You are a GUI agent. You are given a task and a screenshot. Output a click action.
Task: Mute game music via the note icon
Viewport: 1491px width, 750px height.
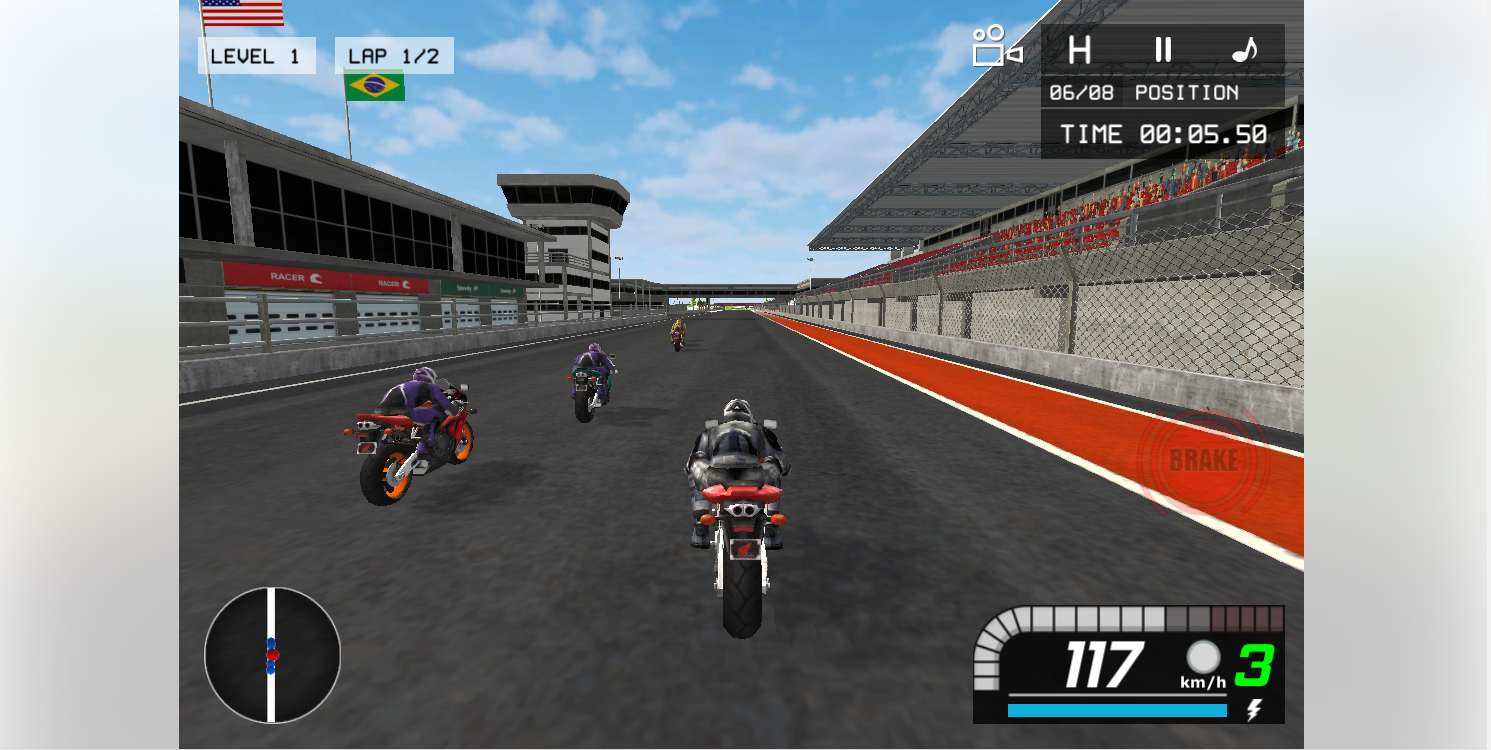1245,50
